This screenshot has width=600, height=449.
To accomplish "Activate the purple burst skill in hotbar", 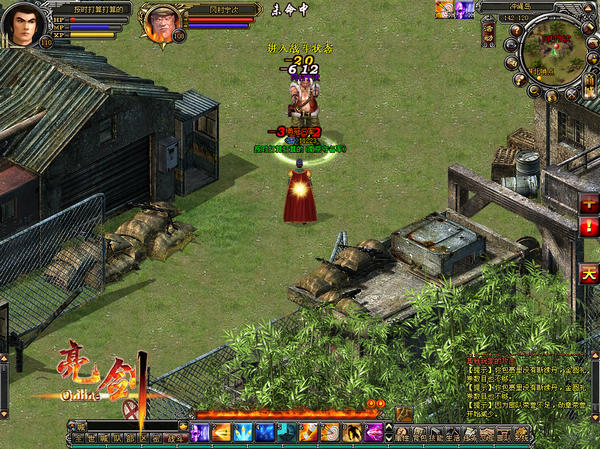I will pyautogui.click(x=199, y=432).
